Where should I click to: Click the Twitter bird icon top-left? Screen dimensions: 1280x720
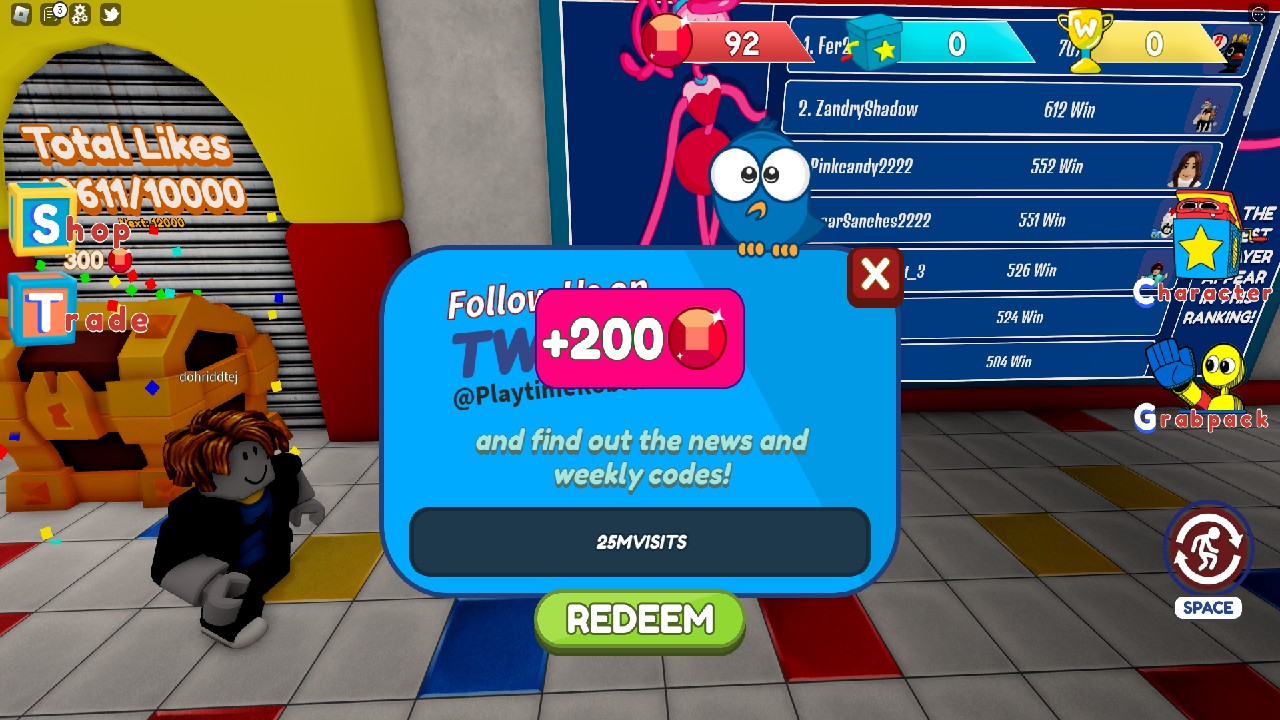point(110,13)
